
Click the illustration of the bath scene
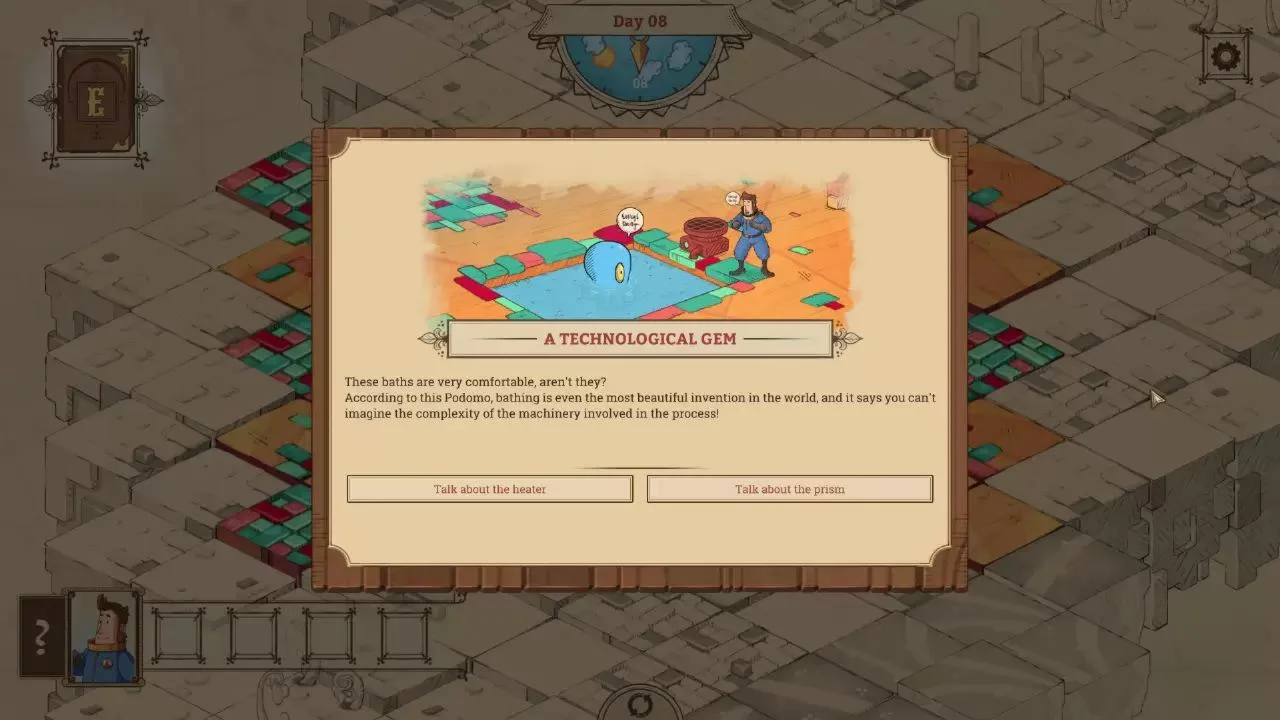coord(640,245)
